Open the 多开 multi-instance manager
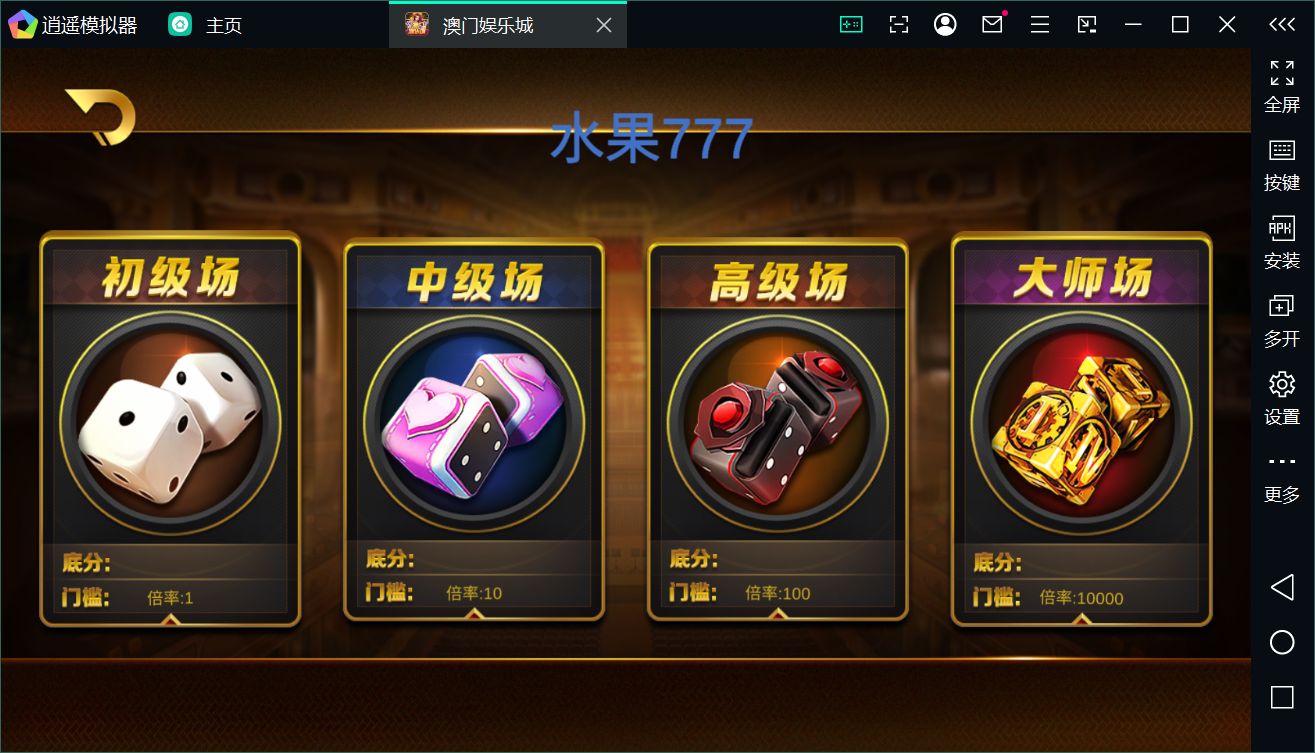The width and height of the screenshot is (1315, 753). click(1281, 320)
